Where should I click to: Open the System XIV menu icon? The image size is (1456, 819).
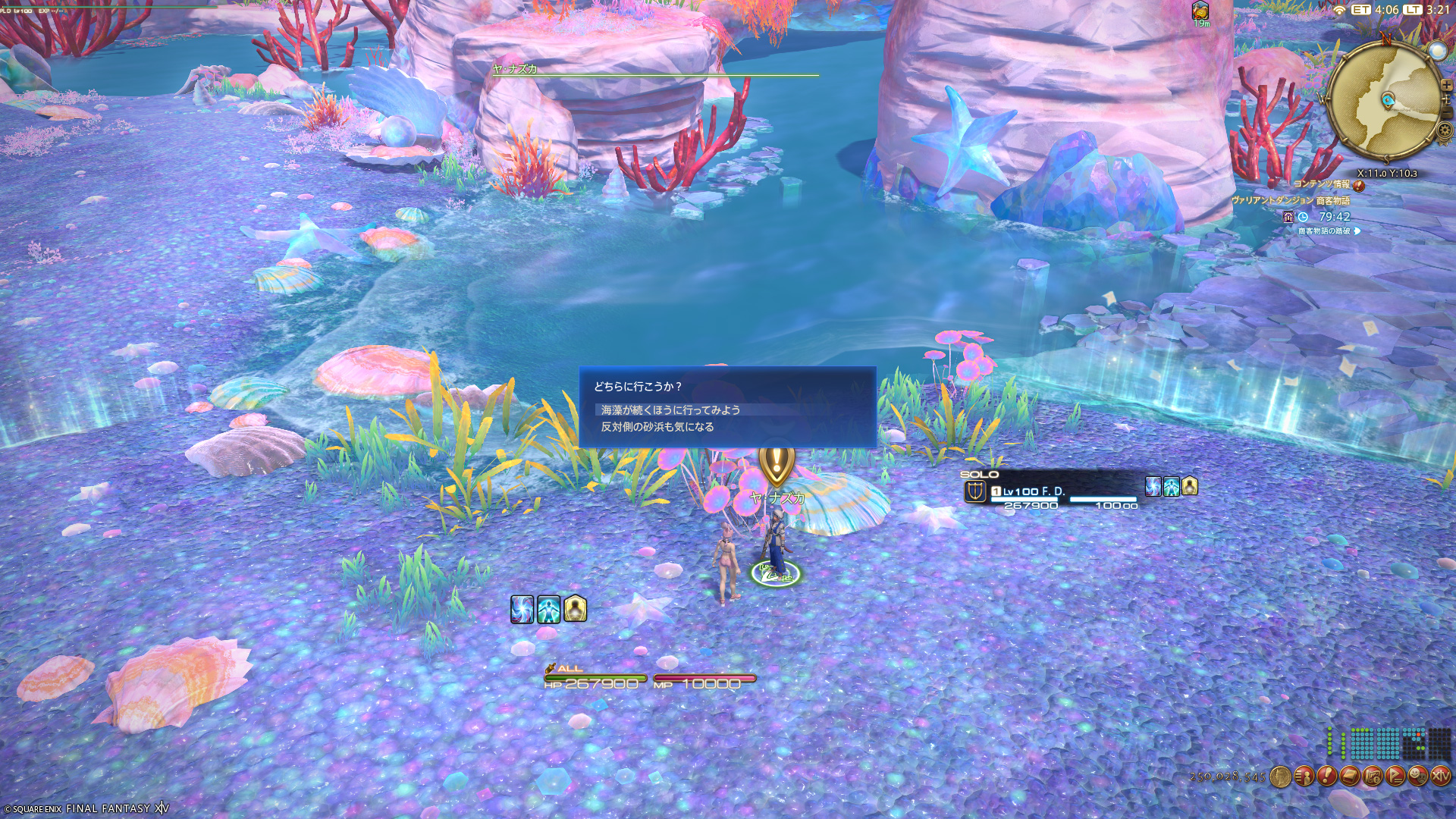pyautogui.click(x=1440, y=776)
